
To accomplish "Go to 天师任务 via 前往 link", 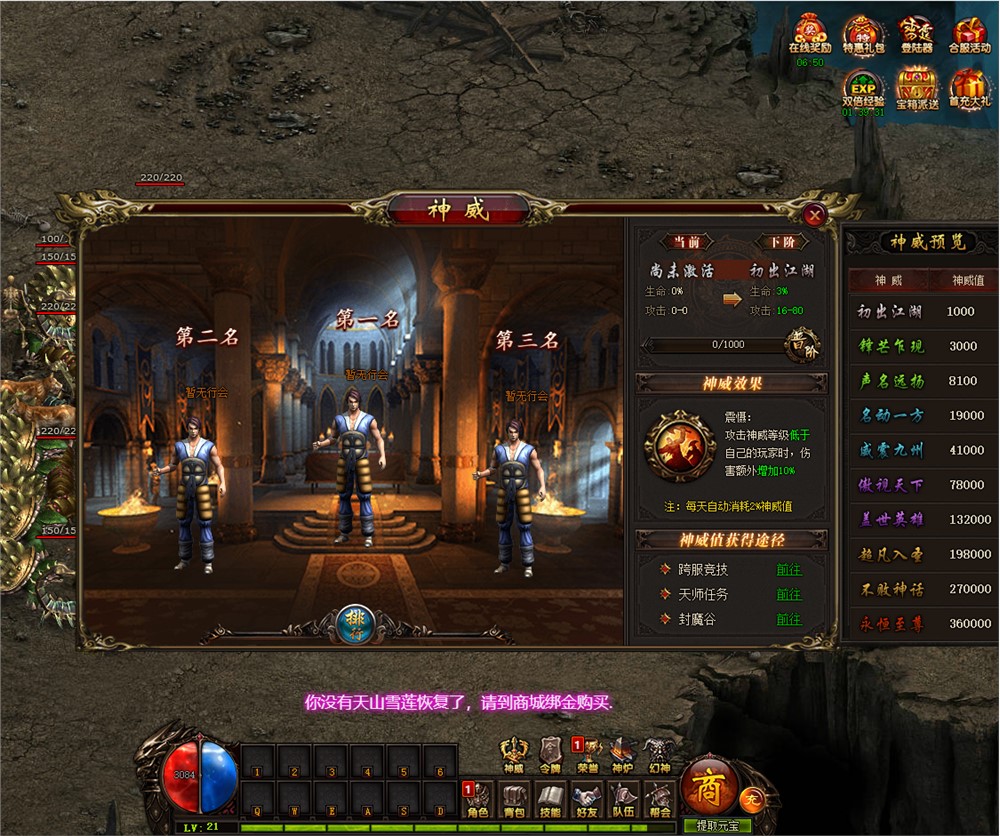I will point(789,594).
